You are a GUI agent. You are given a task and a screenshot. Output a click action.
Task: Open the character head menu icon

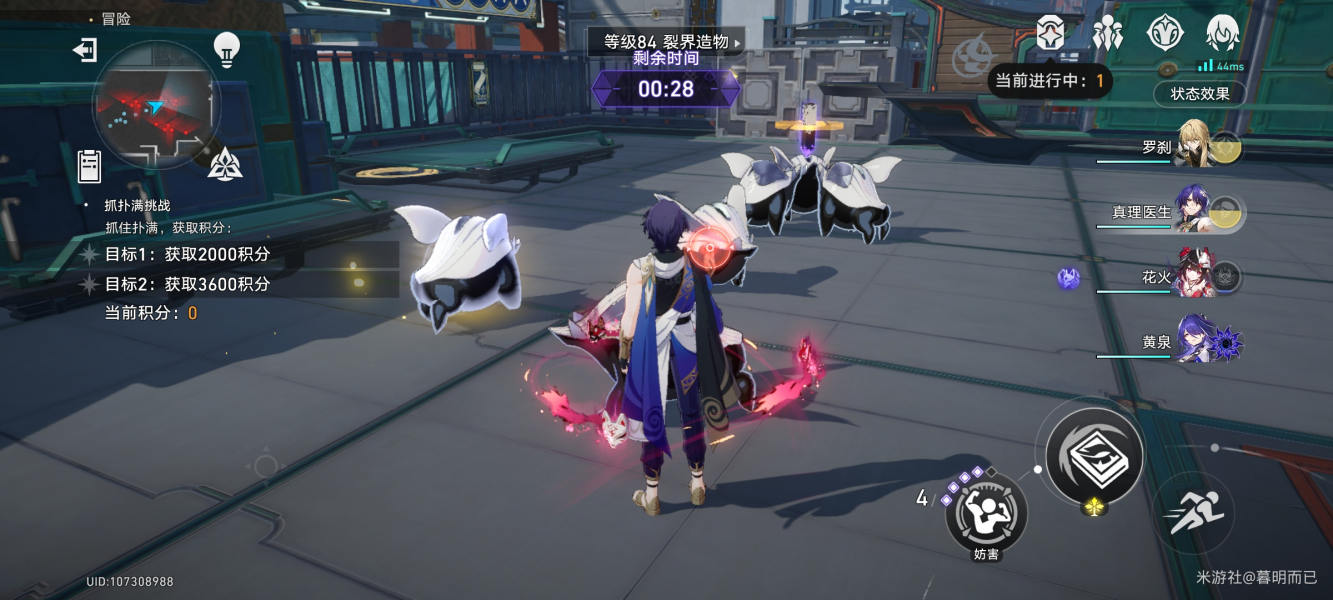1222,34
